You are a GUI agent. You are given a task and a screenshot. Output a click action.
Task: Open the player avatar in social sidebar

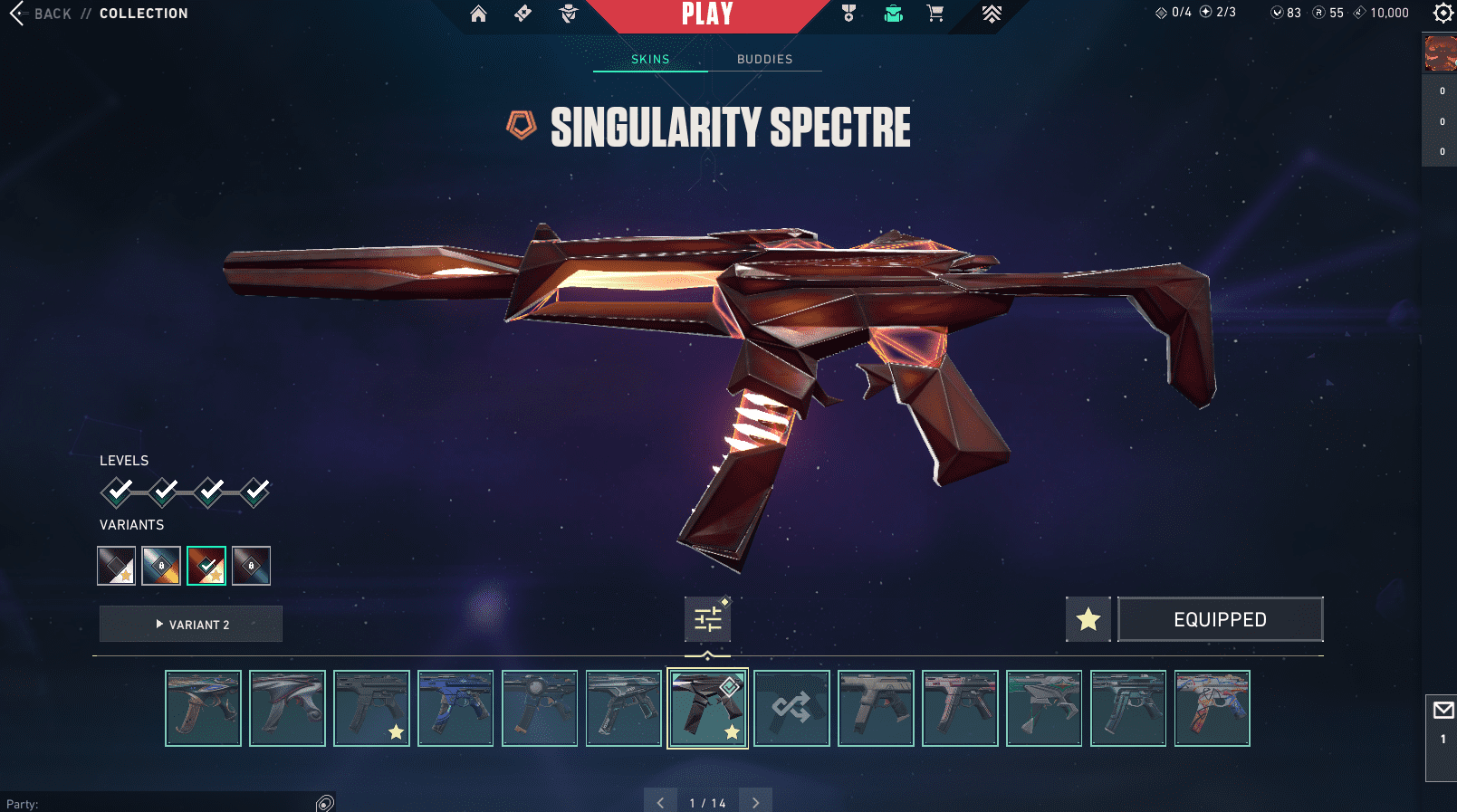[1440, 53]
